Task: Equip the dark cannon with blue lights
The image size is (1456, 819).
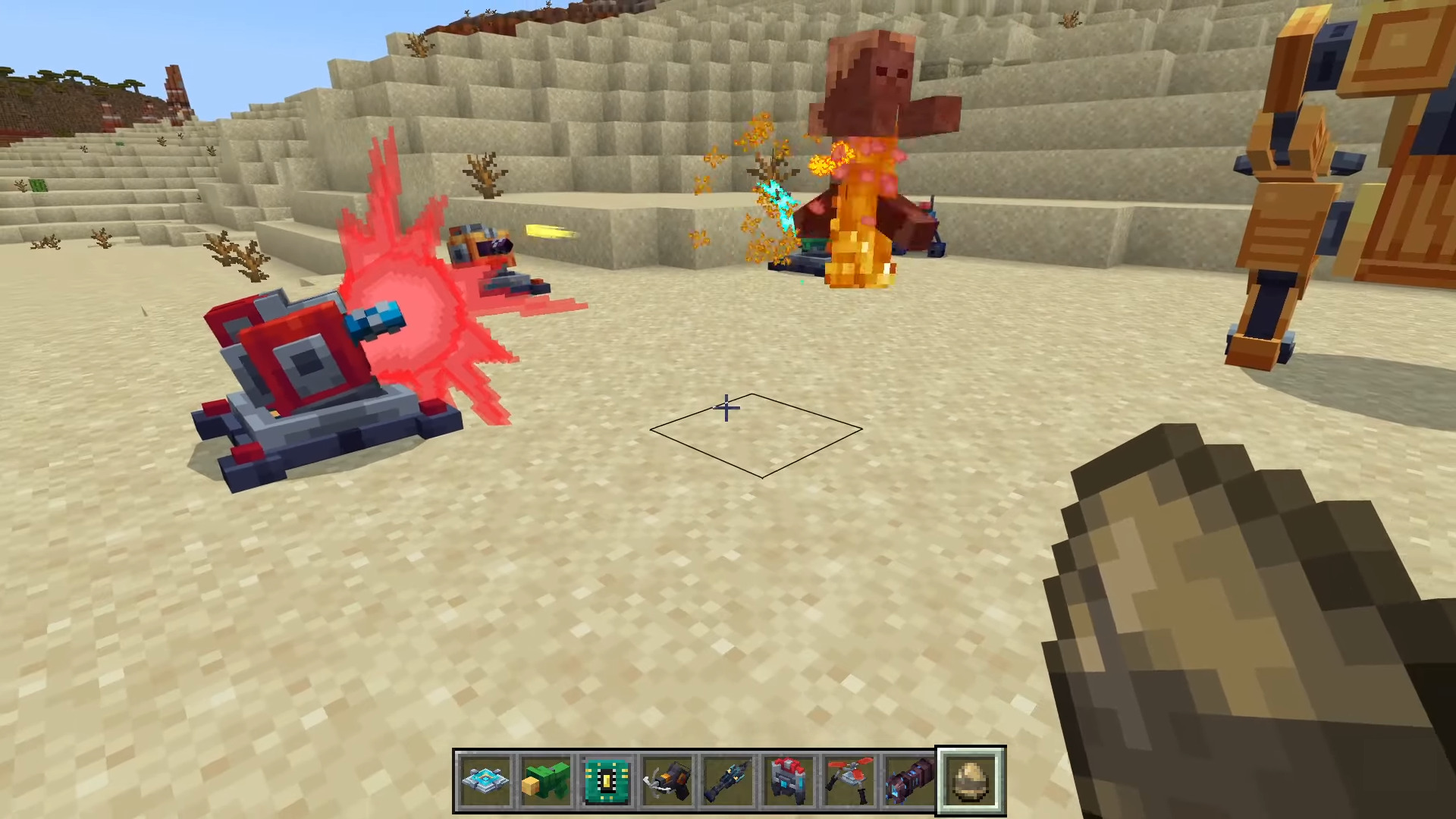Action: point(911,780)
